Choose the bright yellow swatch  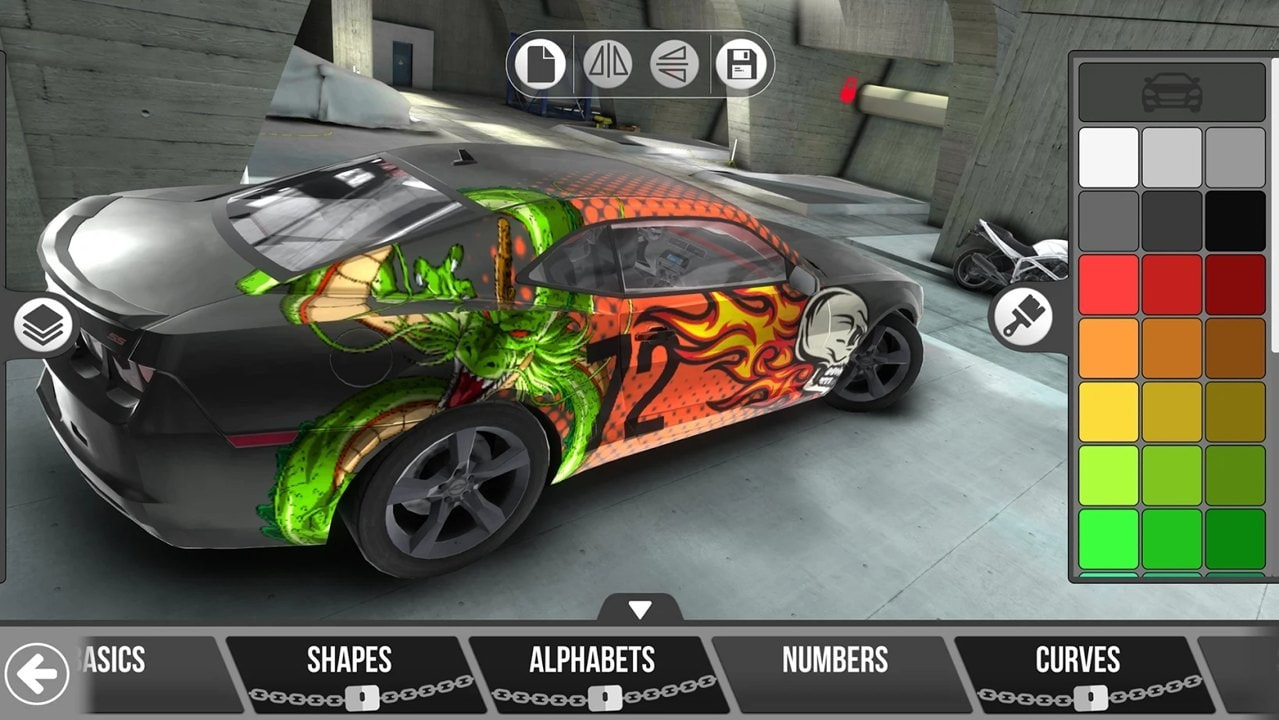[x=1108, y=412]
